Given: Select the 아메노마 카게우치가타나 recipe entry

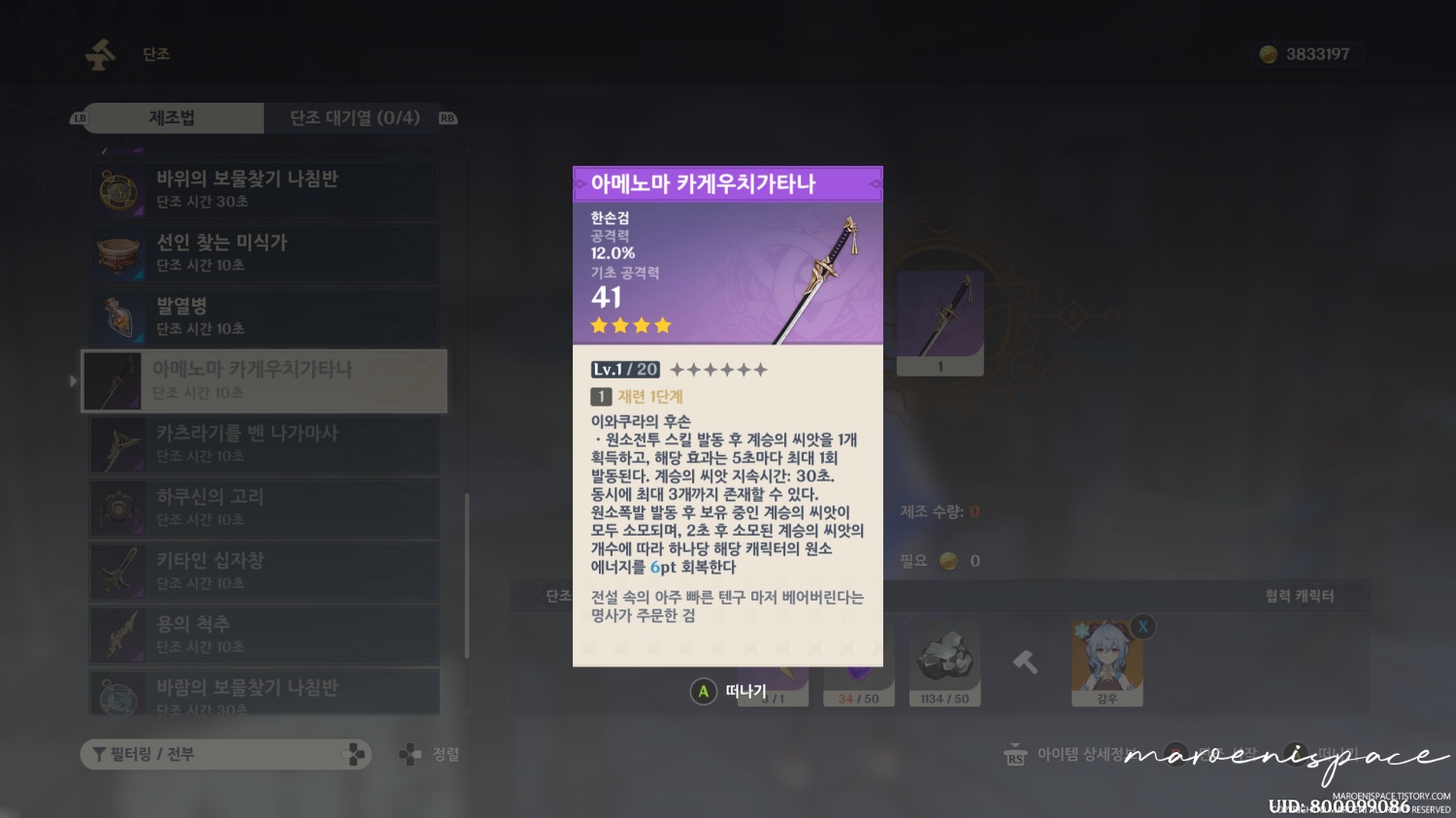Looking at the screenshot, I should [x=262, y=380].
